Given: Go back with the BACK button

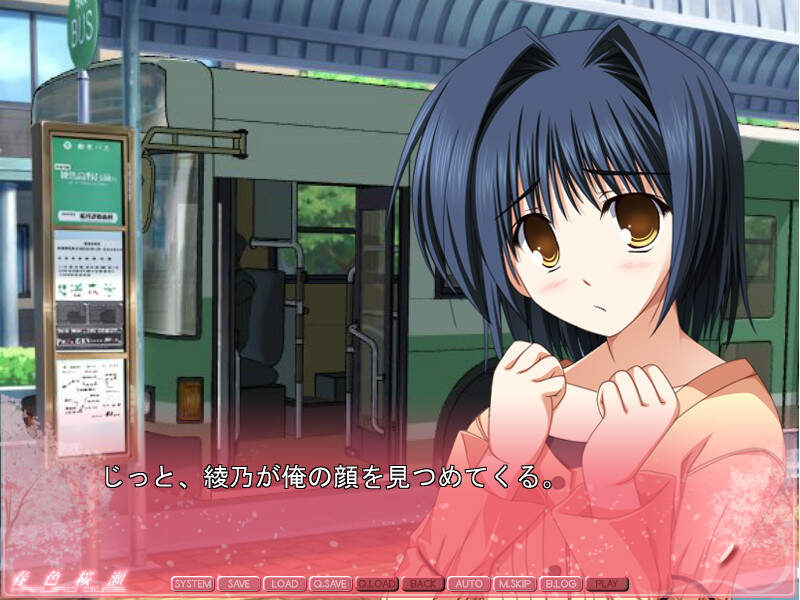Looking at the screenshot, I should (423, 583).
